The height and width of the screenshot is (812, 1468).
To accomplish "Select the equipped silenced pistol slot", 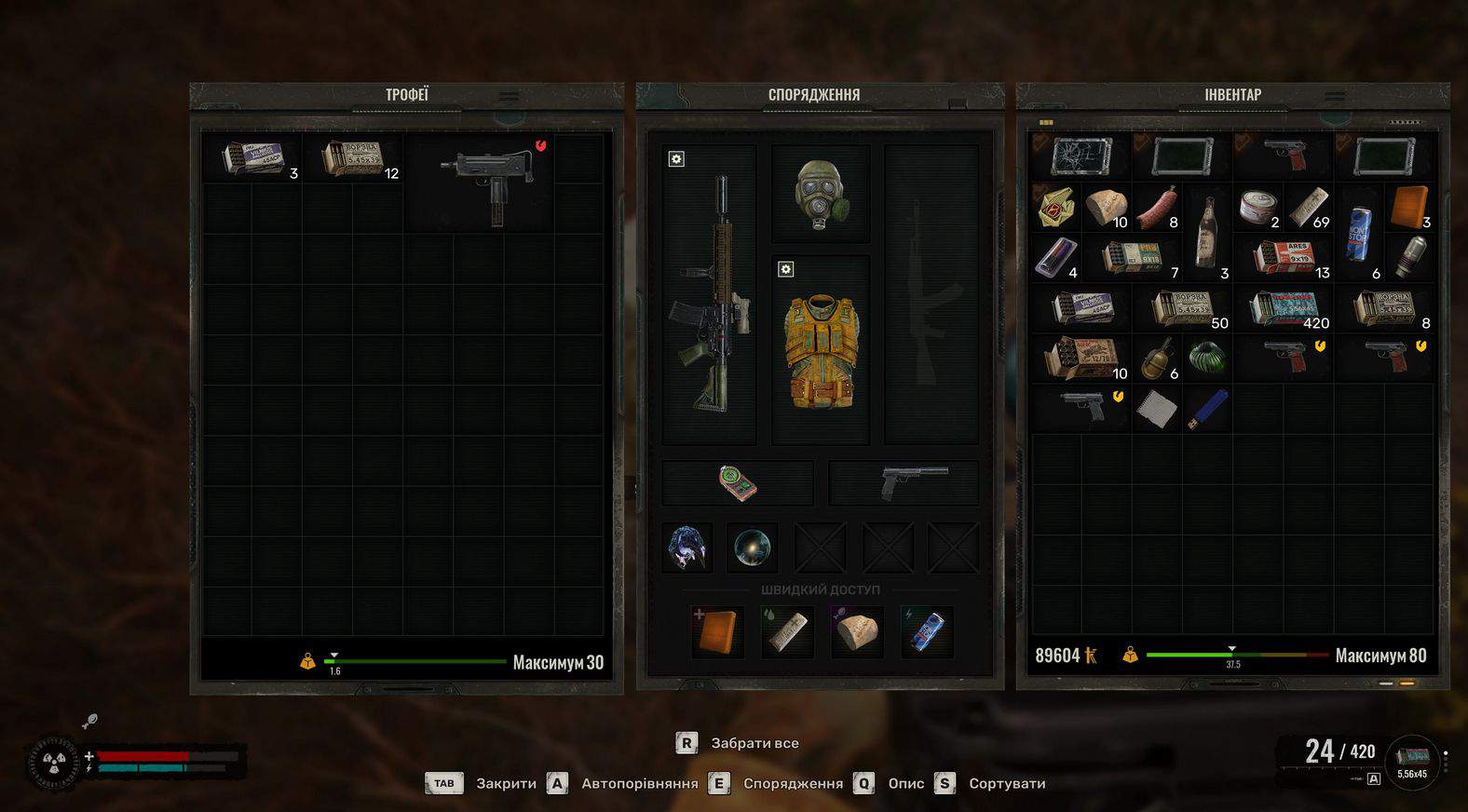I will point(904,482).
